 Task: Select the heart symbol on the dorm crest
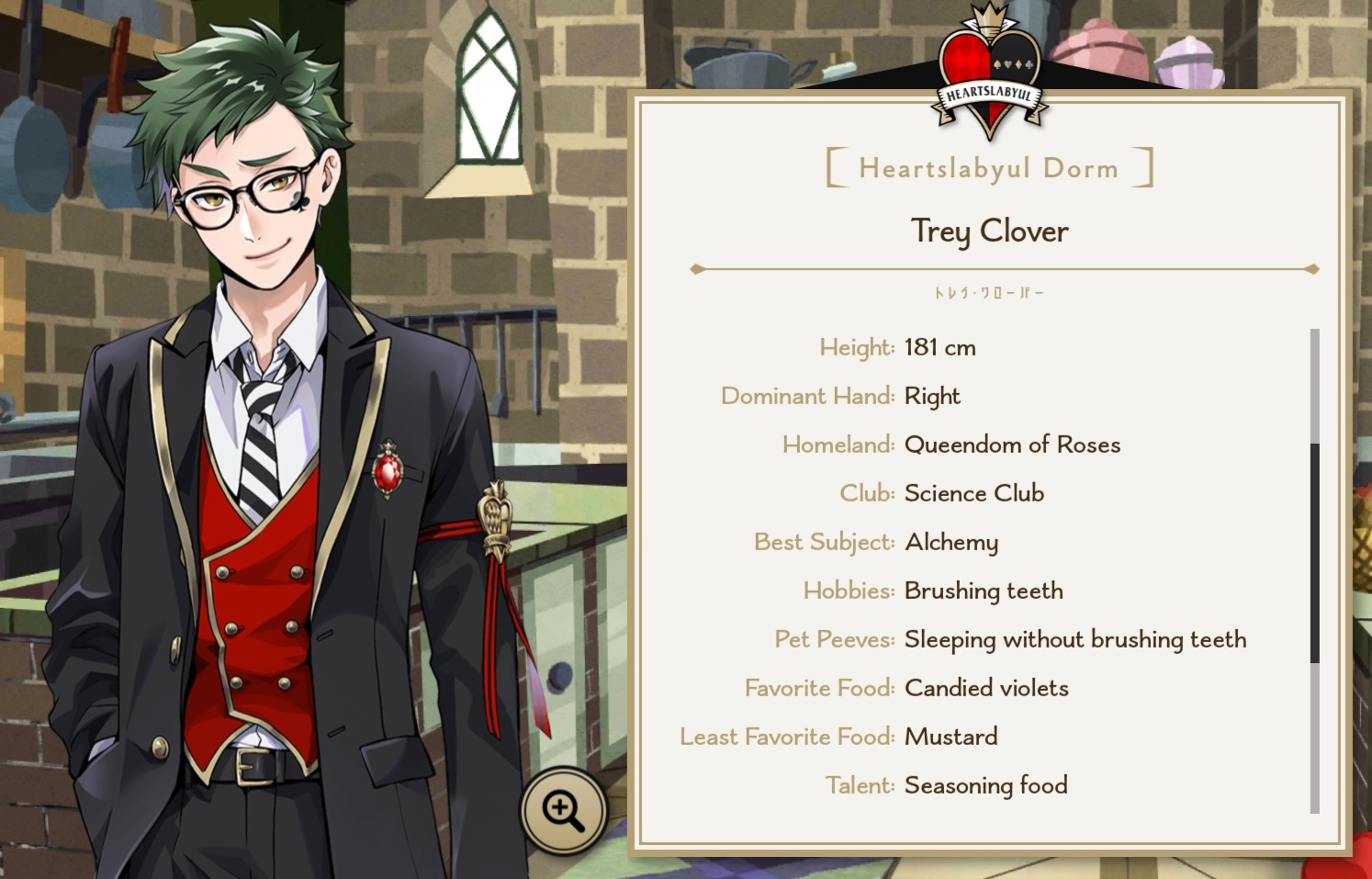pos(1007,64)
